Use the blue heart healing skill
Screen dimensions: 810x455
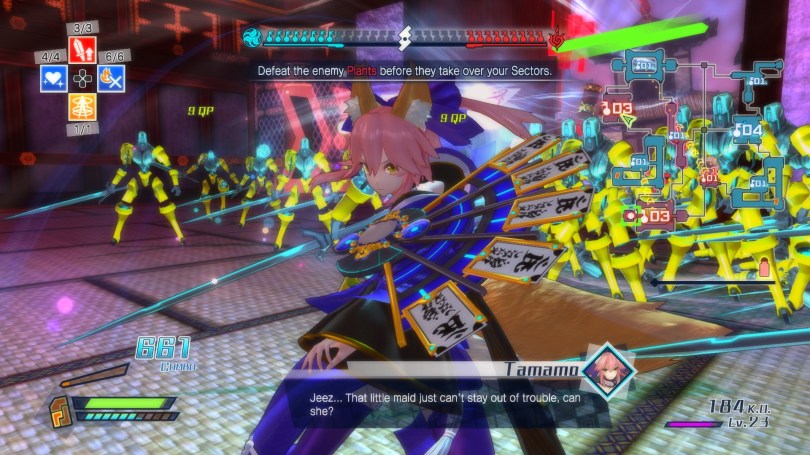tap(54, 78)
